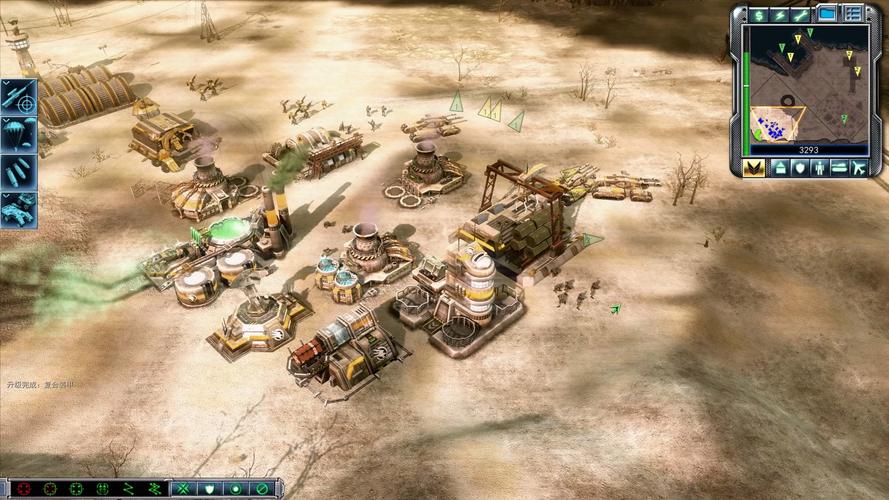This screenshot has height=500, width=889.
Task: Use the paratrooper drop support power
Action: pyautogui.click(x=19, y=133)
